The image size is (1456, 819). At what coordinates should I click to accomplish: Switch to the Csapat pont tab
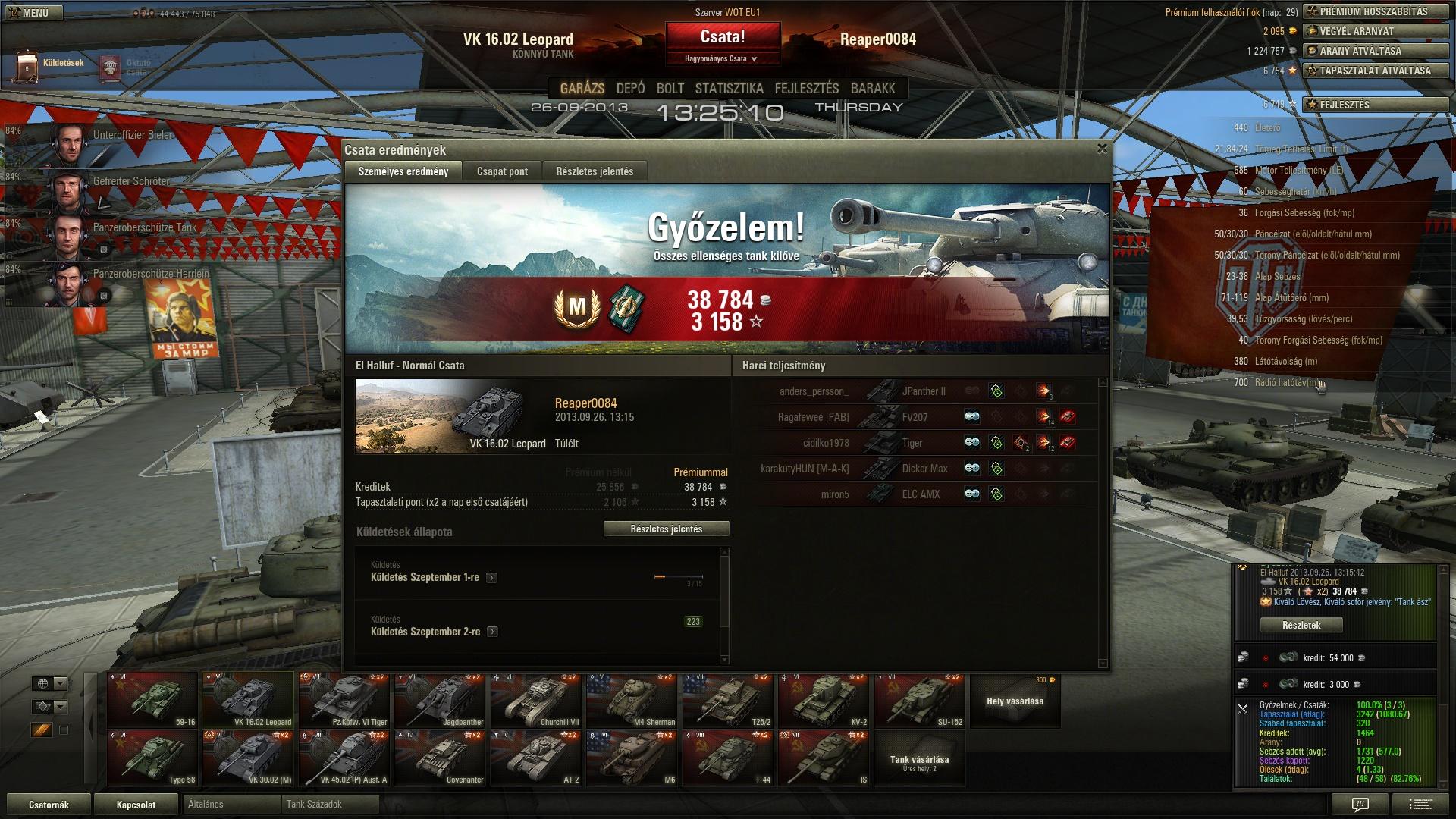coord(502,171)
